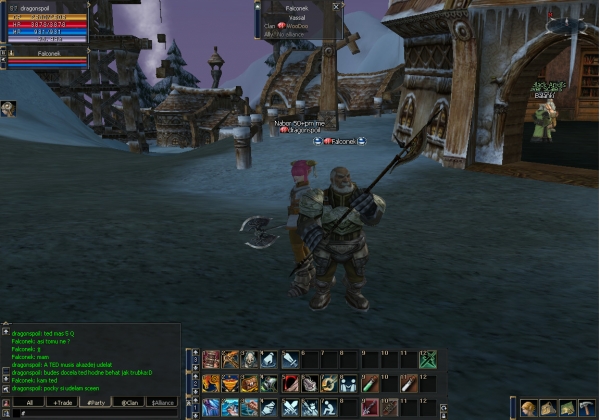600x420 pixels.
Task: Show the @Clan chat tab
Action: (130, 402)
